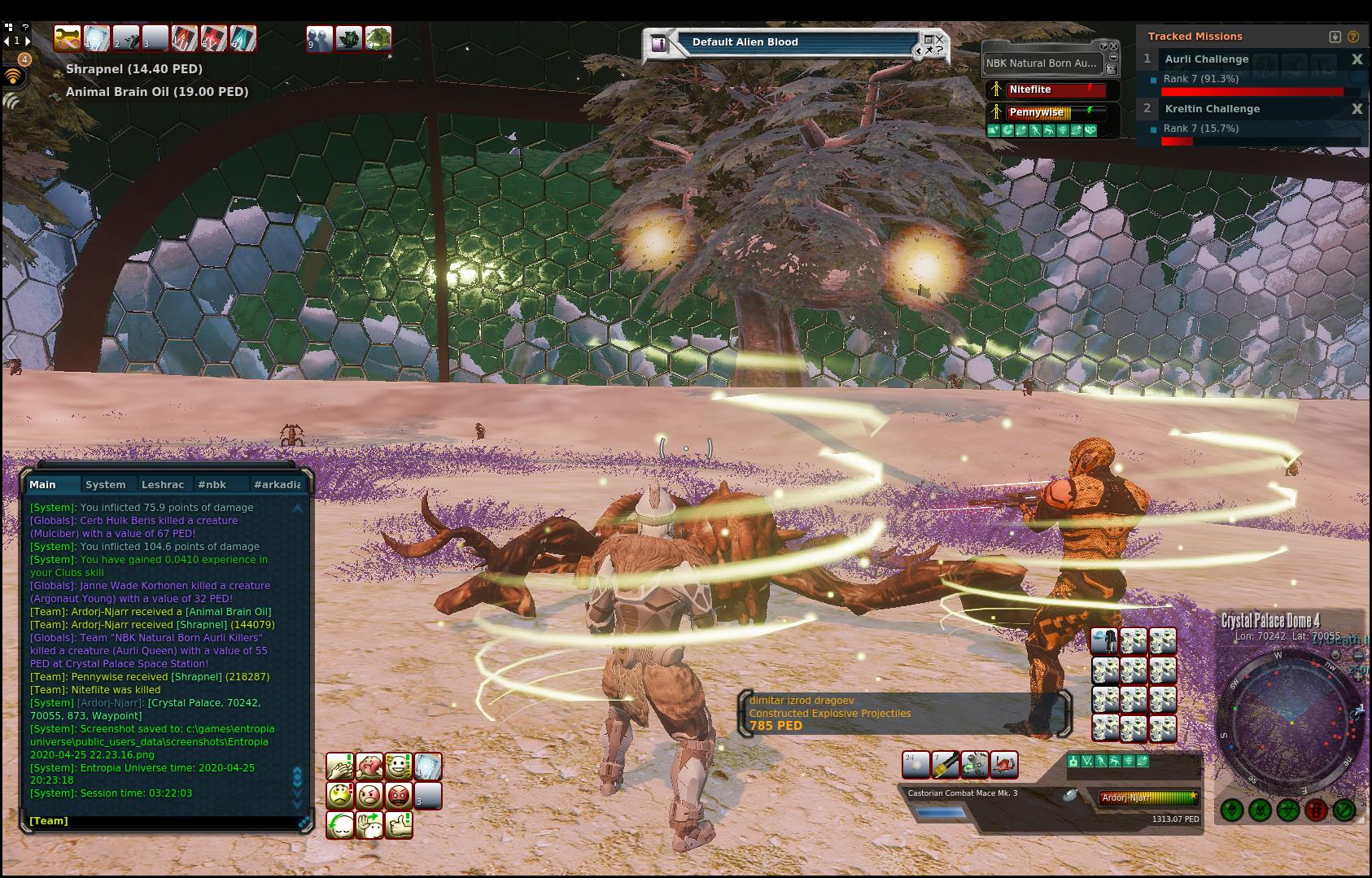1372x878 pixels.
Task: Play the red furious face emote
Action: click(x=399, y=795)
